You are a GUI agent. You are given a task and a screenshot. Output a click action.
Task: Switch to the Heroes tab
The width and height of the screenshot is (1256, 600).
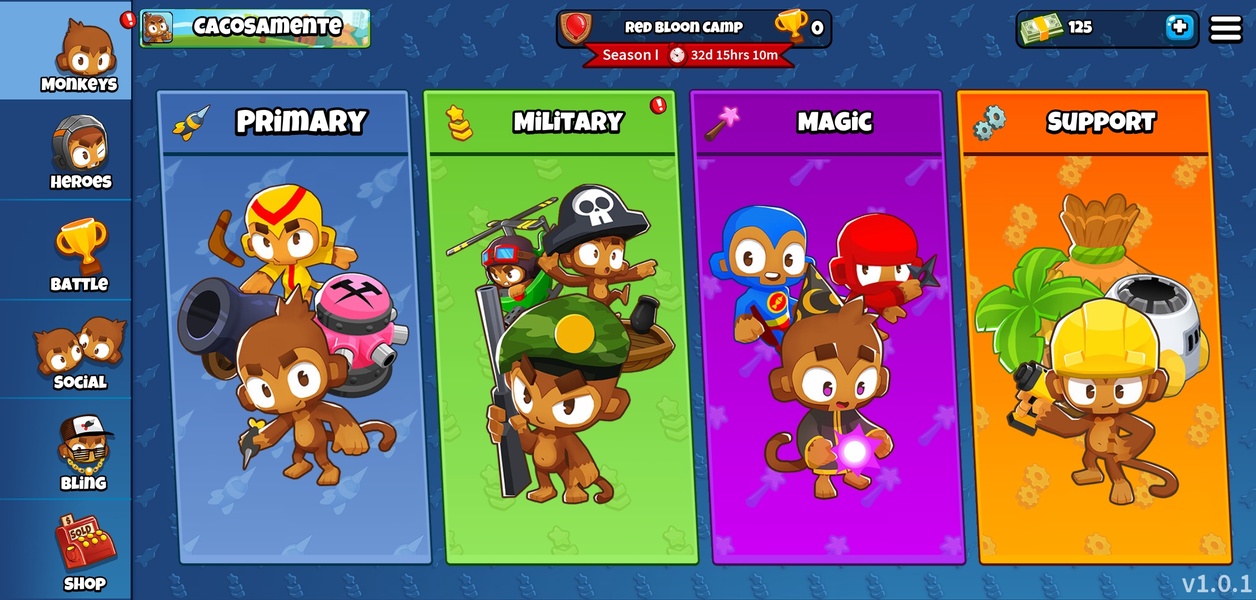(x=80, y=152)
